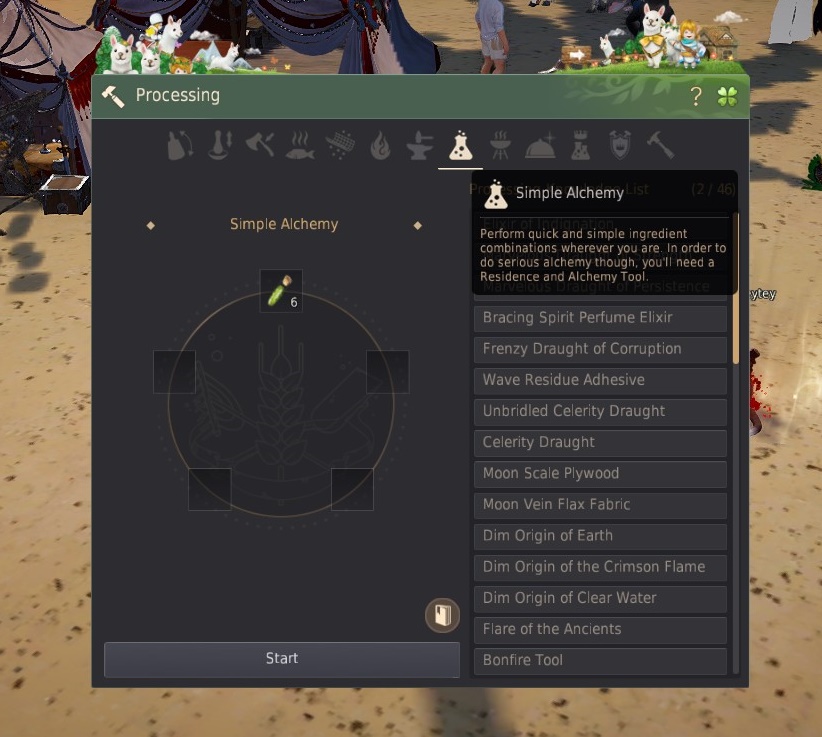Choose Dim Origin of Clear Water
822x737 pixels.
coord(599,598)
